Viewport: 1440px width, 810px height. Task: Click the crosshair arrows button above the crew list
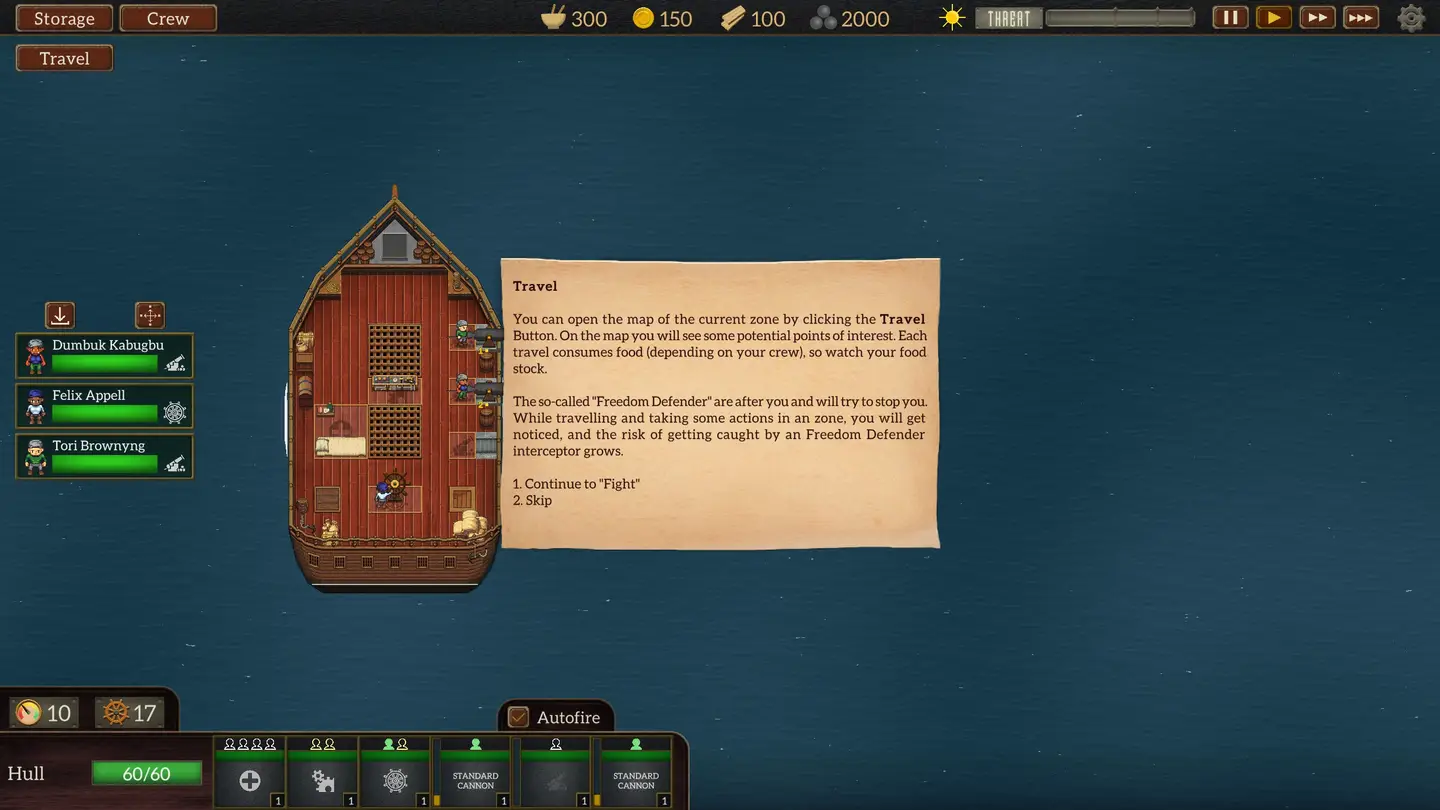[150, 315]
